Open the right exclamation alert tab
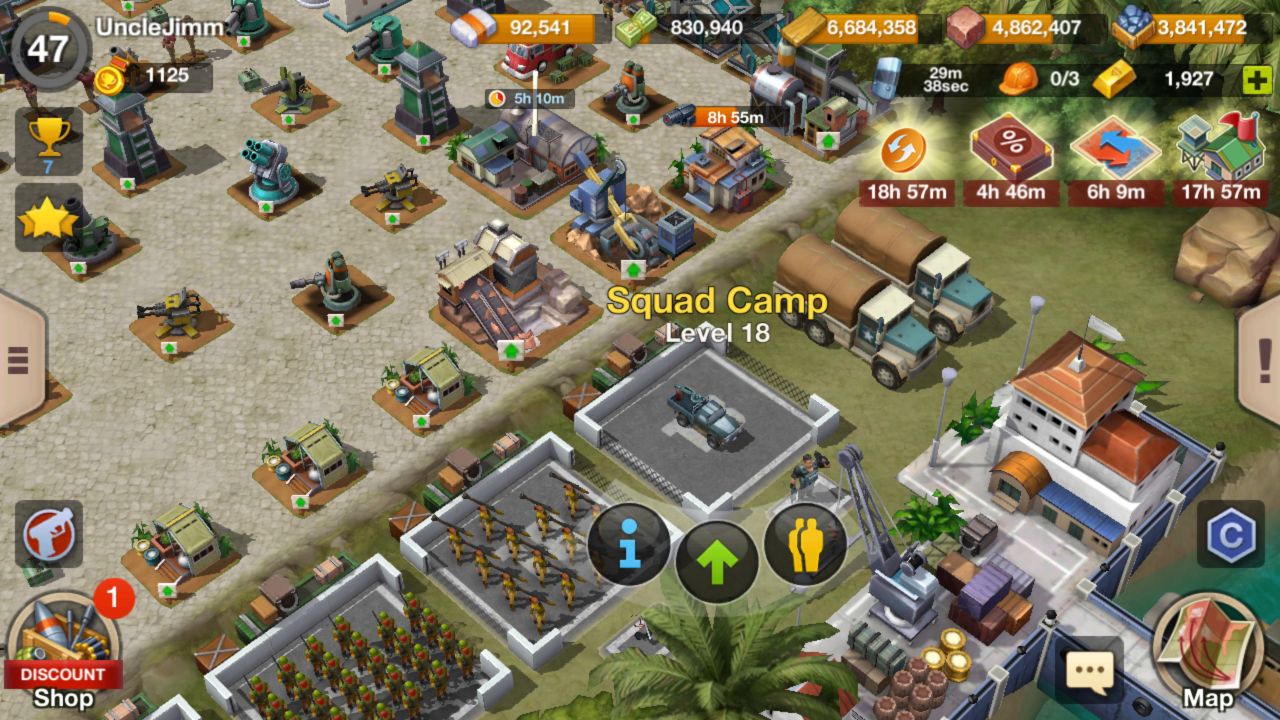1280x720 pixels. point(1261,357)
